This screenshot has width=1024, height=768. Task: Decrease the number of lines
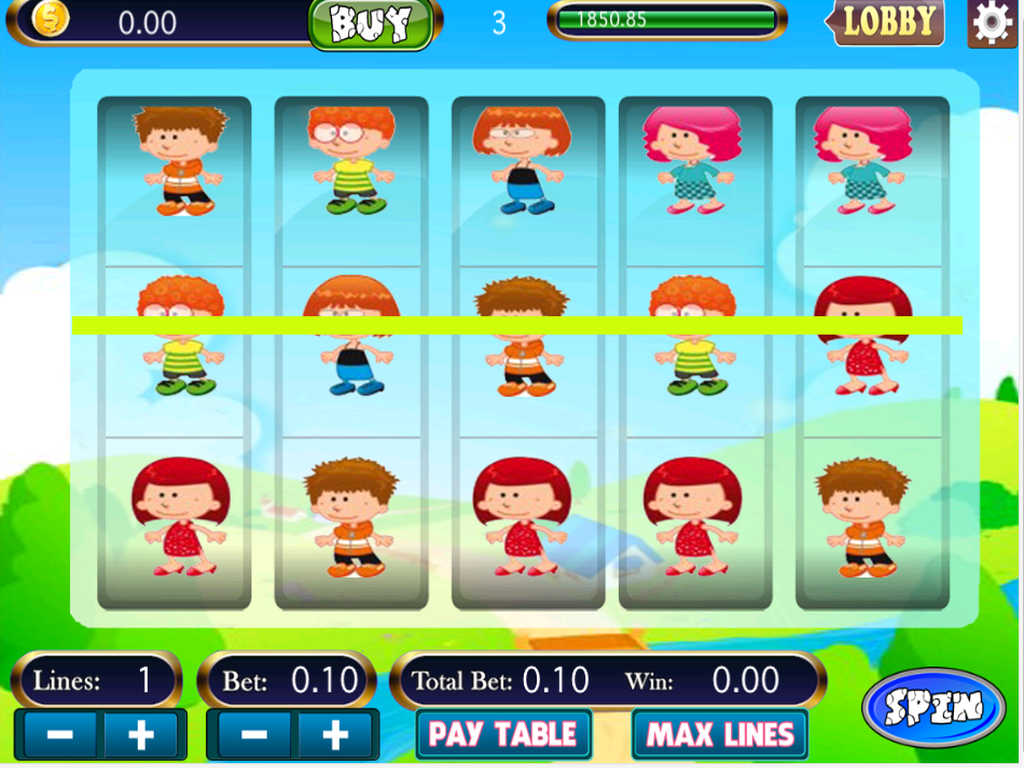(x=58, y=735)
